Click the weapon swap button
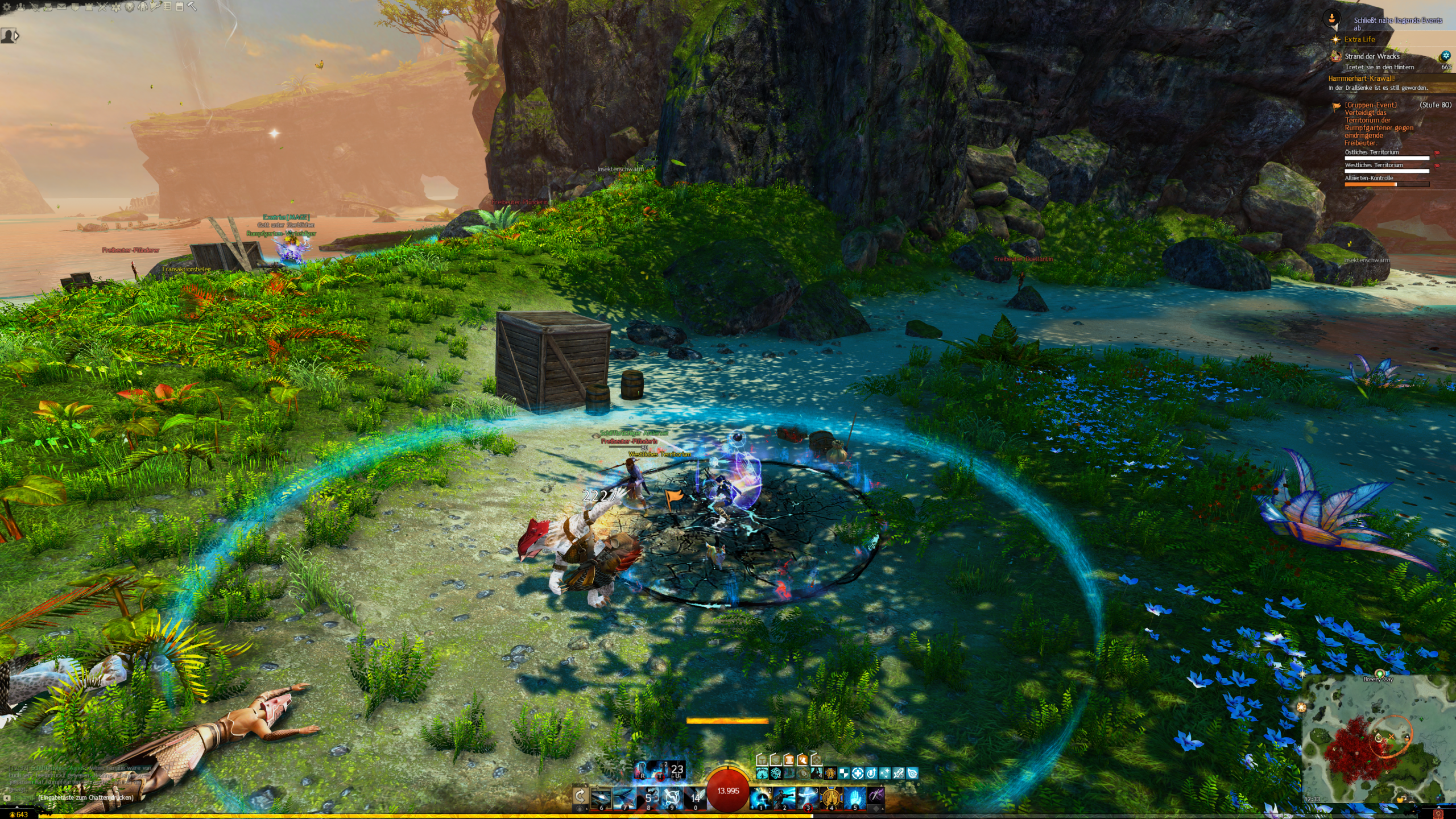Image resolution: width=1456 pixels, height=819 pixels. click(580, 795)
